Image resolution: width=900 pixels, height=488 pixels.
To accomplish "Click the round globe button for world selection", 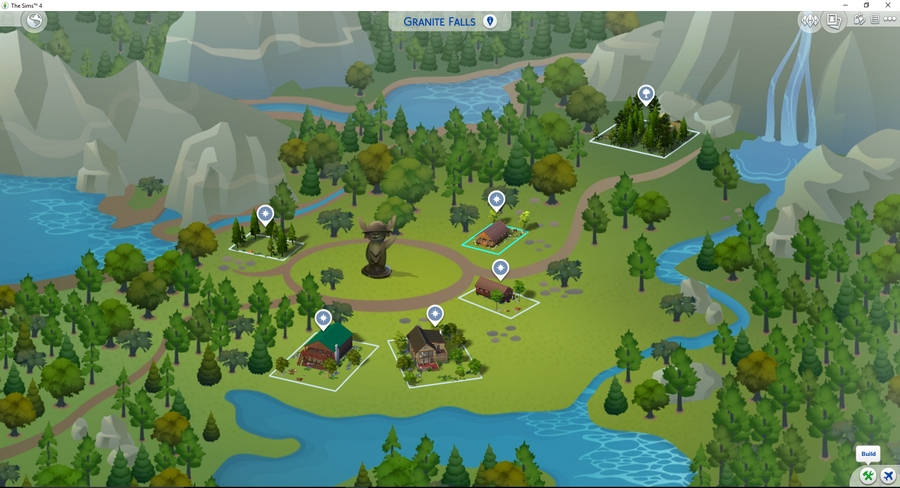I will 35,20.
